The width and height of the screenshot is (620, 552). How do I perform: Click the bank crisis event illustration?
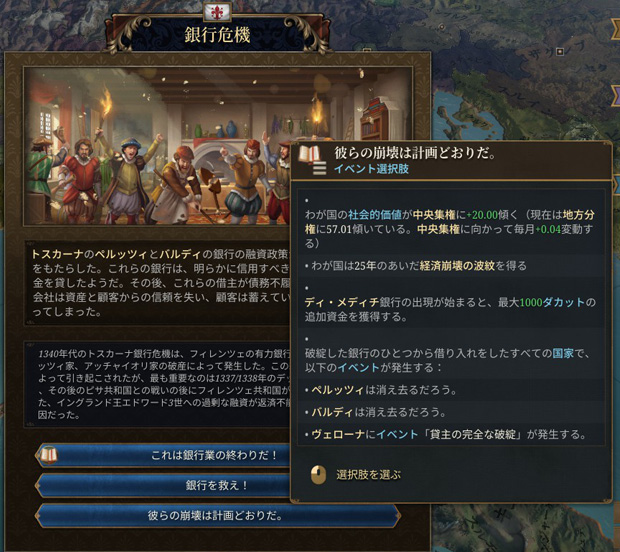(160, 148)
